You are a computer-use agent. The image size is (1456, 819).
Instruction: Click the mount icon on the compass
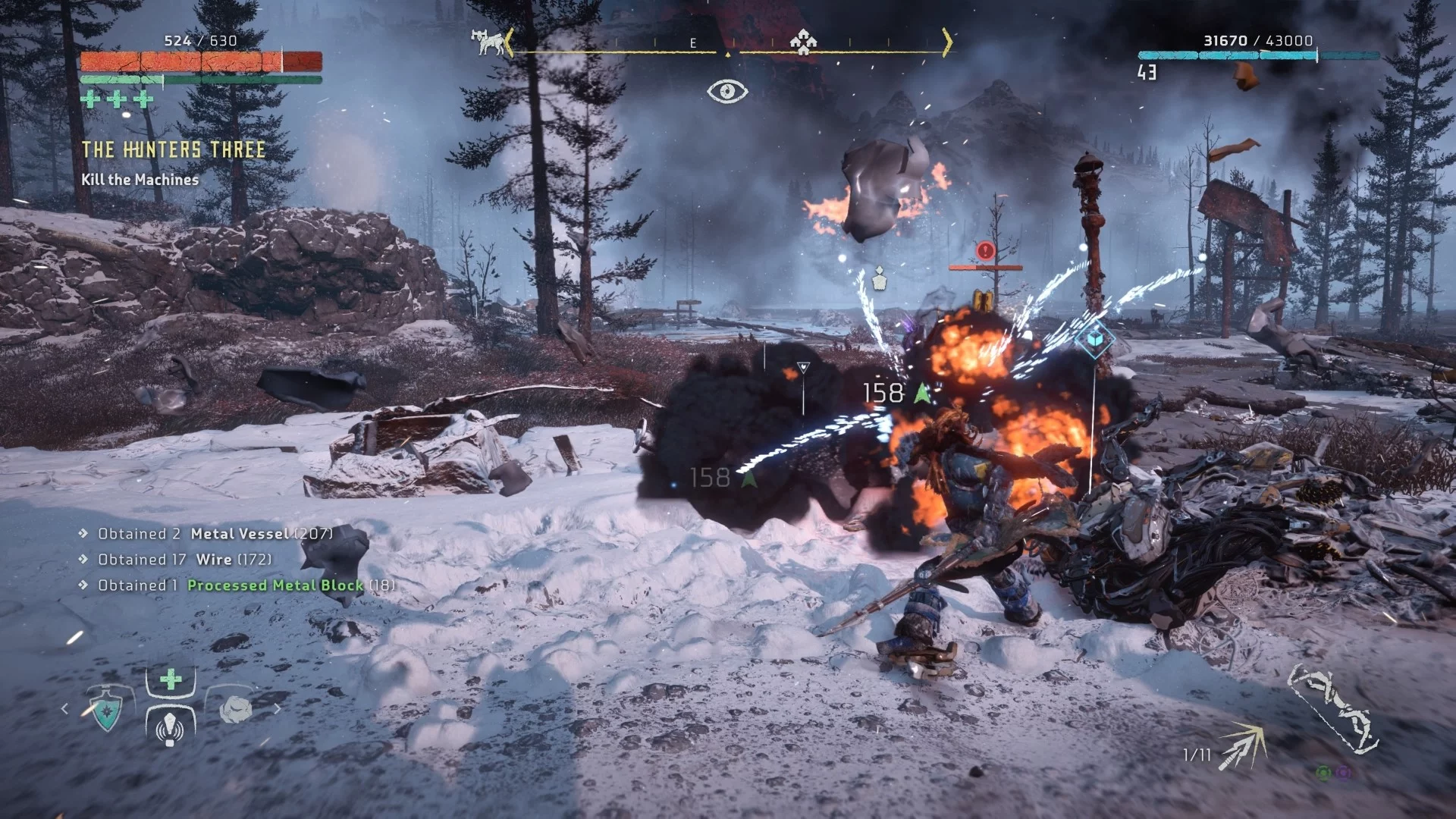coord(488,42)
